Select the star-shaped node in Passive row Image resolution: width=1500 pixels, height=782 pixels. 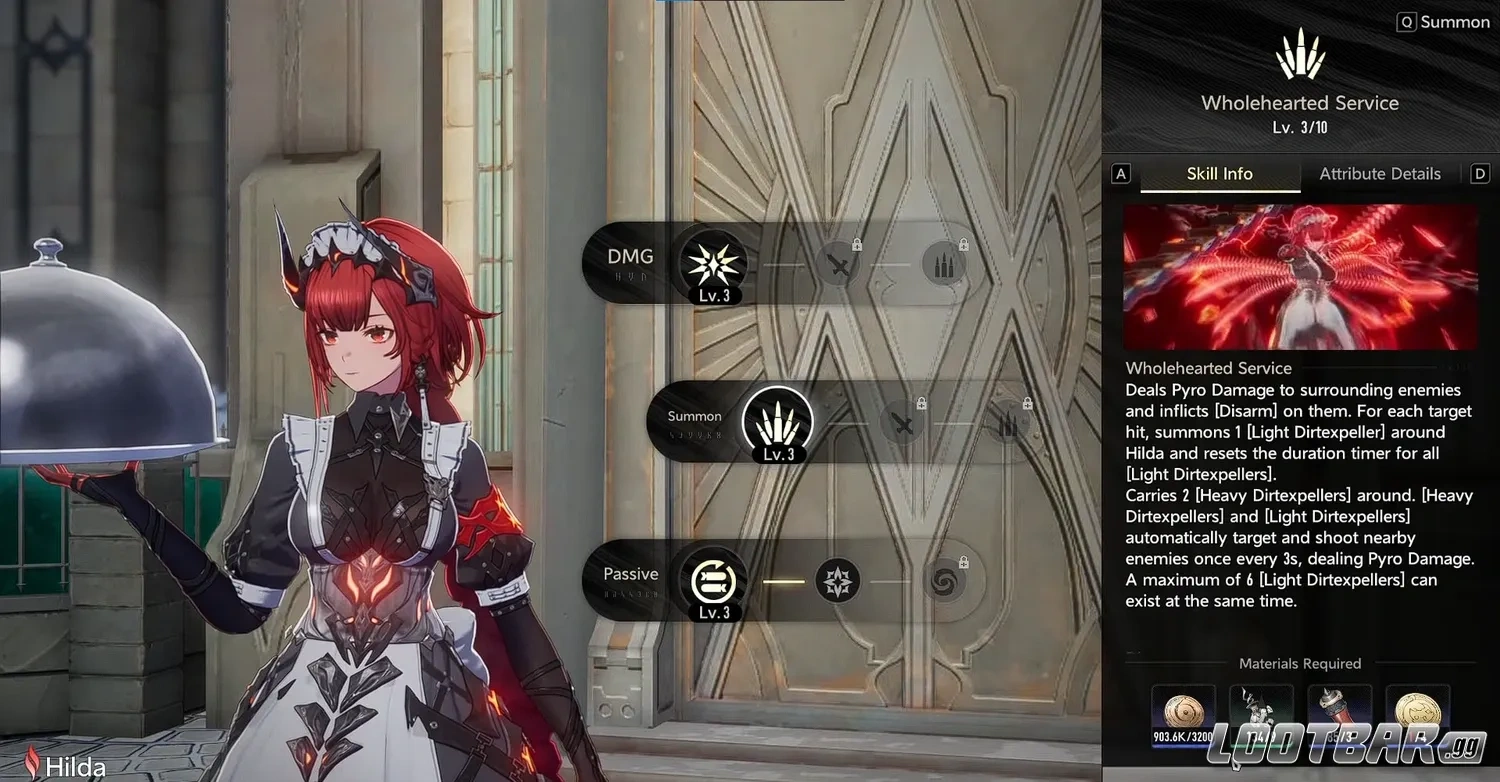[x=840, y=581]
